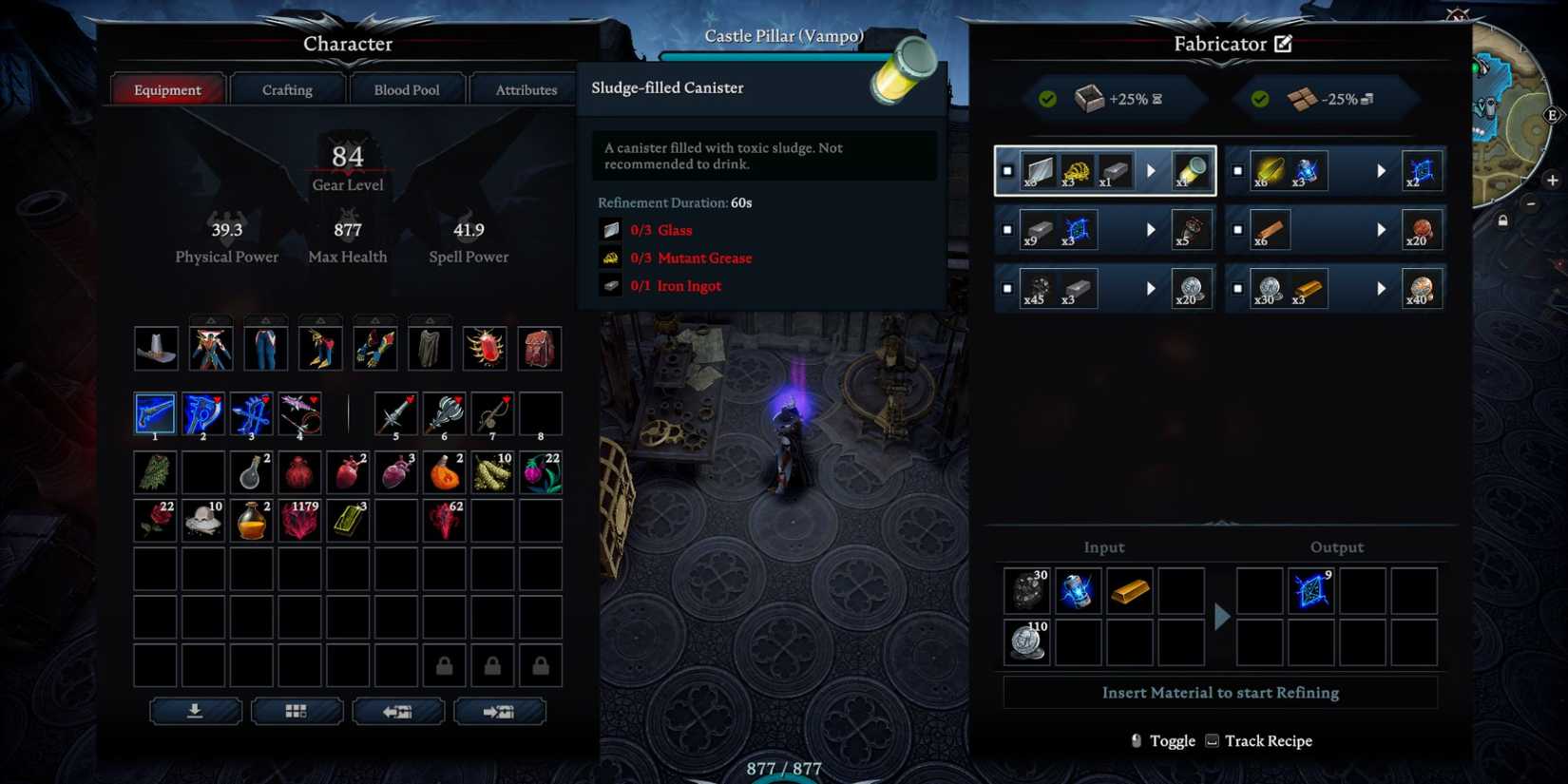Click the deposit-all-to-container icon
The image size is (1568, 784).
coord(501,711)
